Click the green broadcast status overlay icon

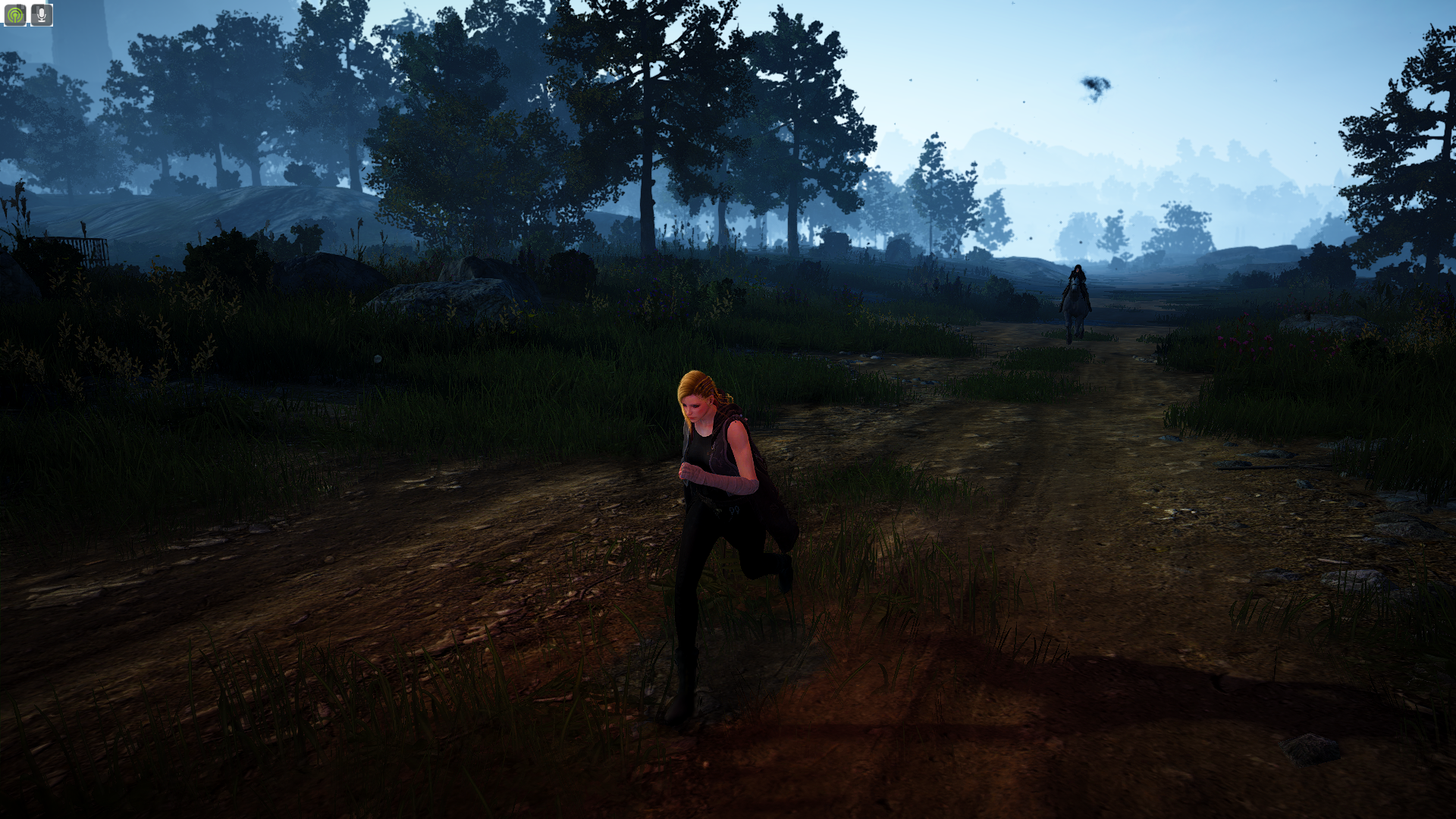pyautogui.click(x=14, y=14)
